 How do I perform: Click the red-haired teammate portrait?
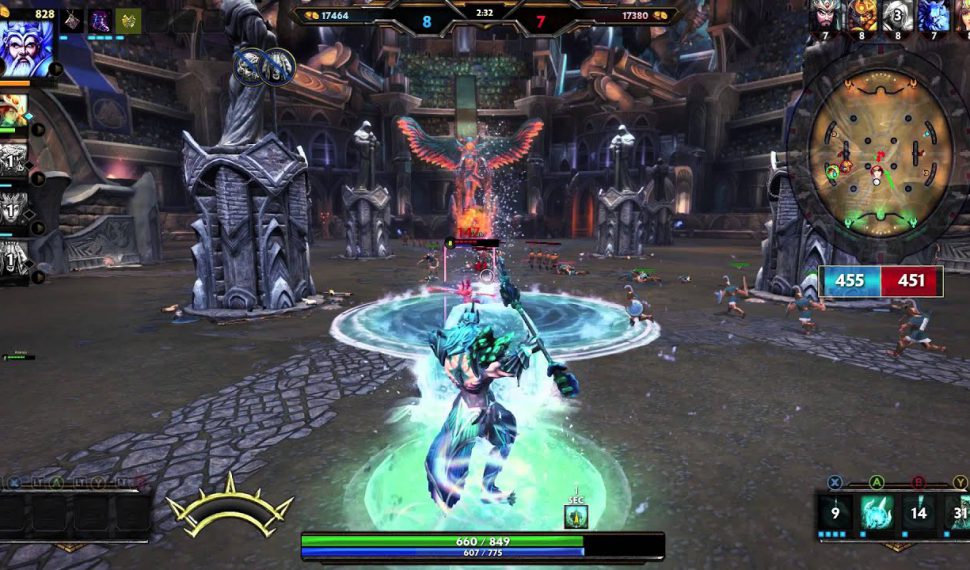pos(15,110)
